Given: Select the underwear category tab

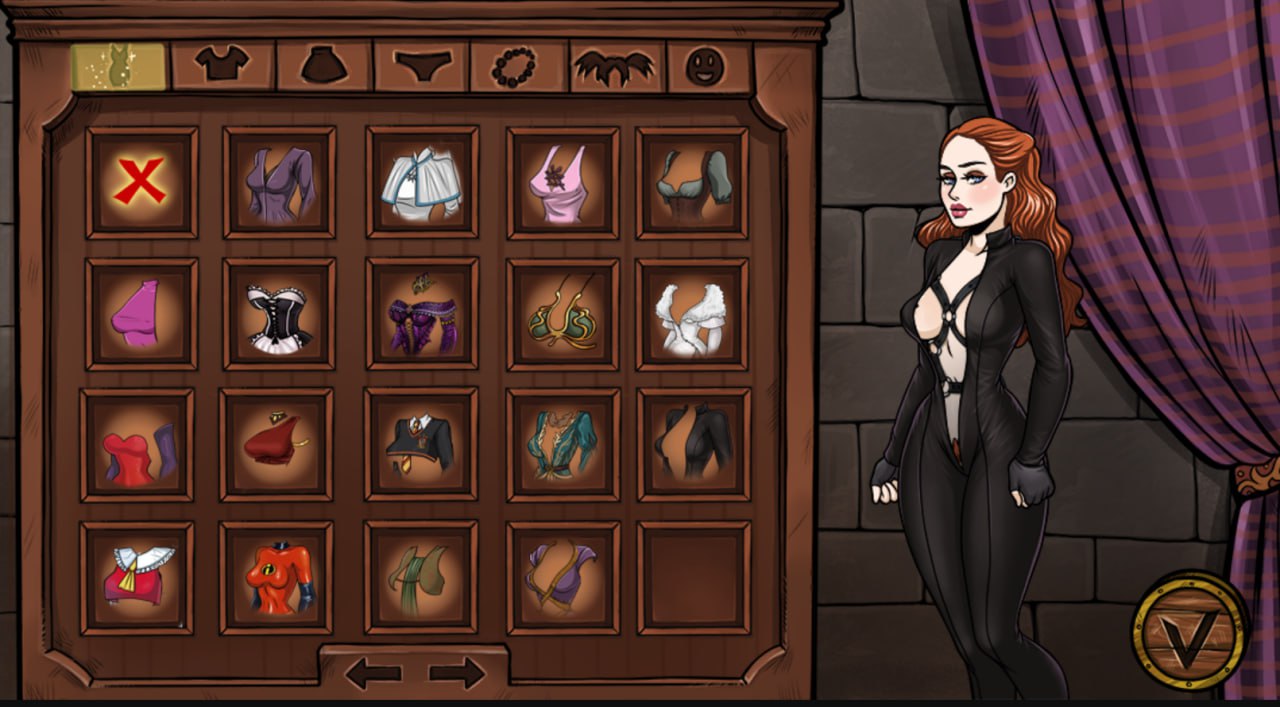Looking at the screenshot, I should click(x=421, y=66).
